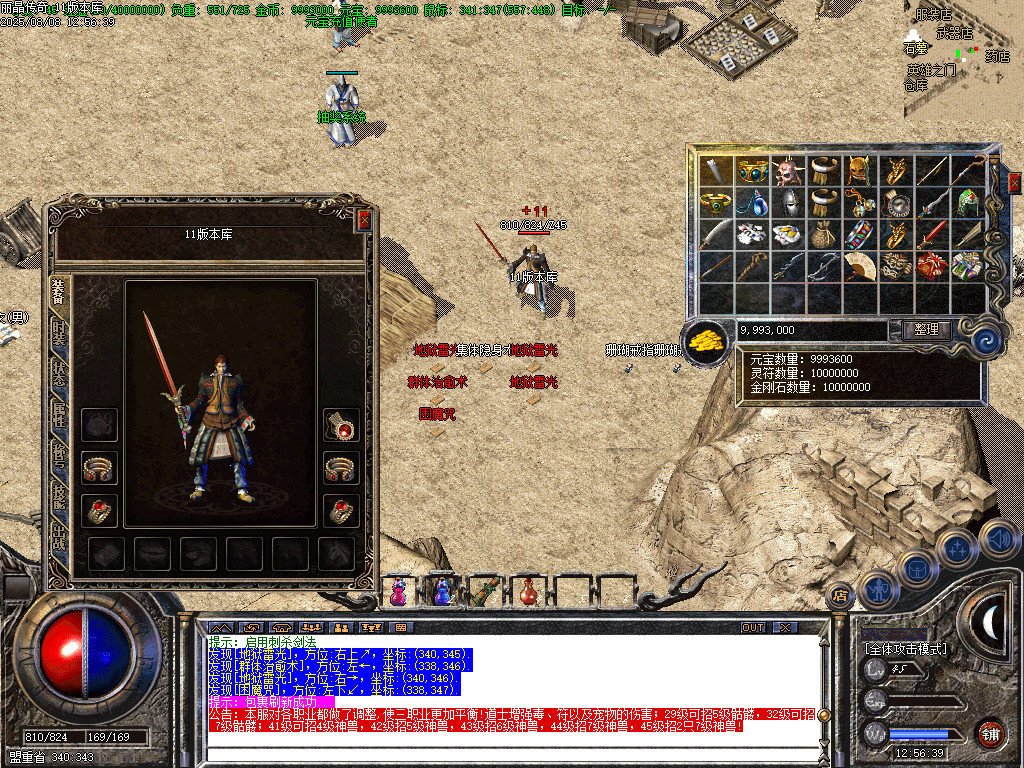
Task: Switch to the 技能 skills tab
Action: pos(59,498)
